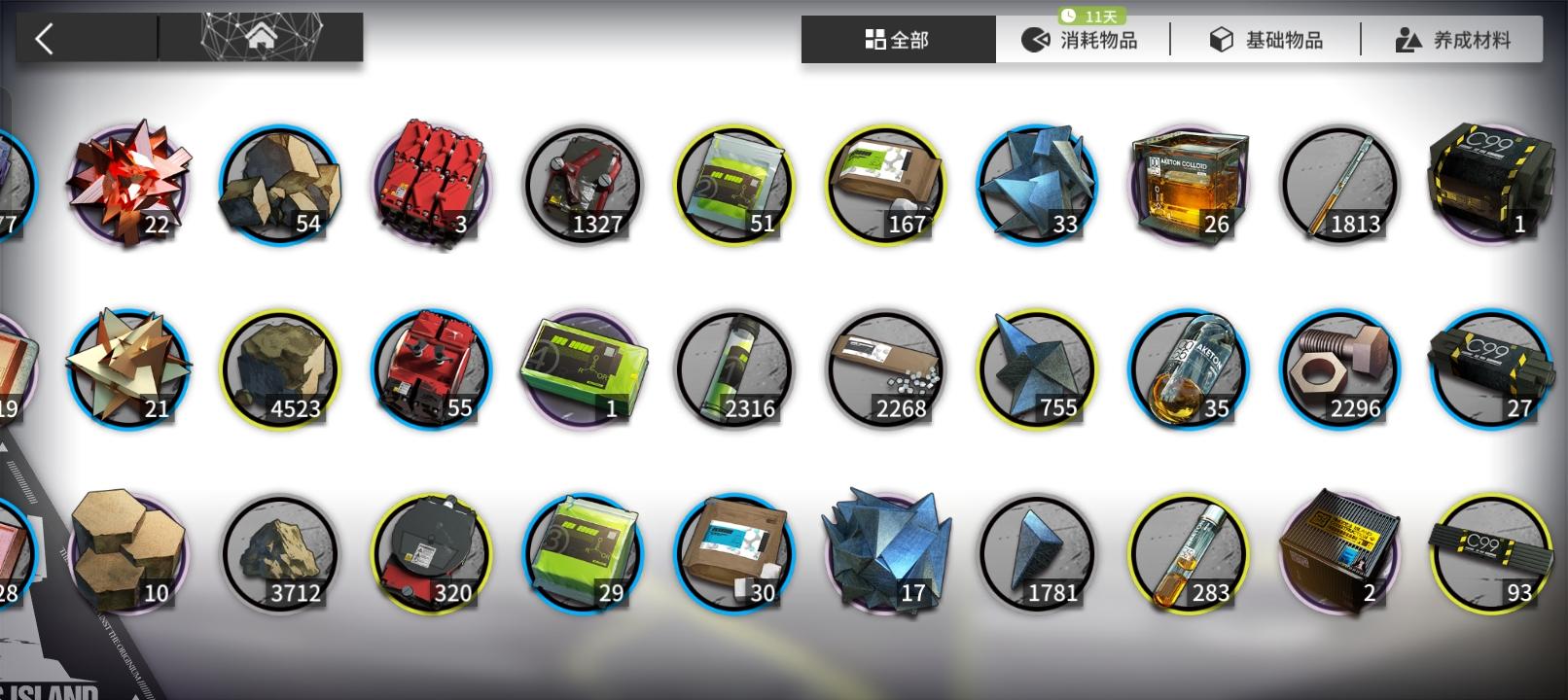The height and width of the screenshot is (700, 1568).
Task: Select the rock chunk item showing 4523
Action: (x=279, y=367)
